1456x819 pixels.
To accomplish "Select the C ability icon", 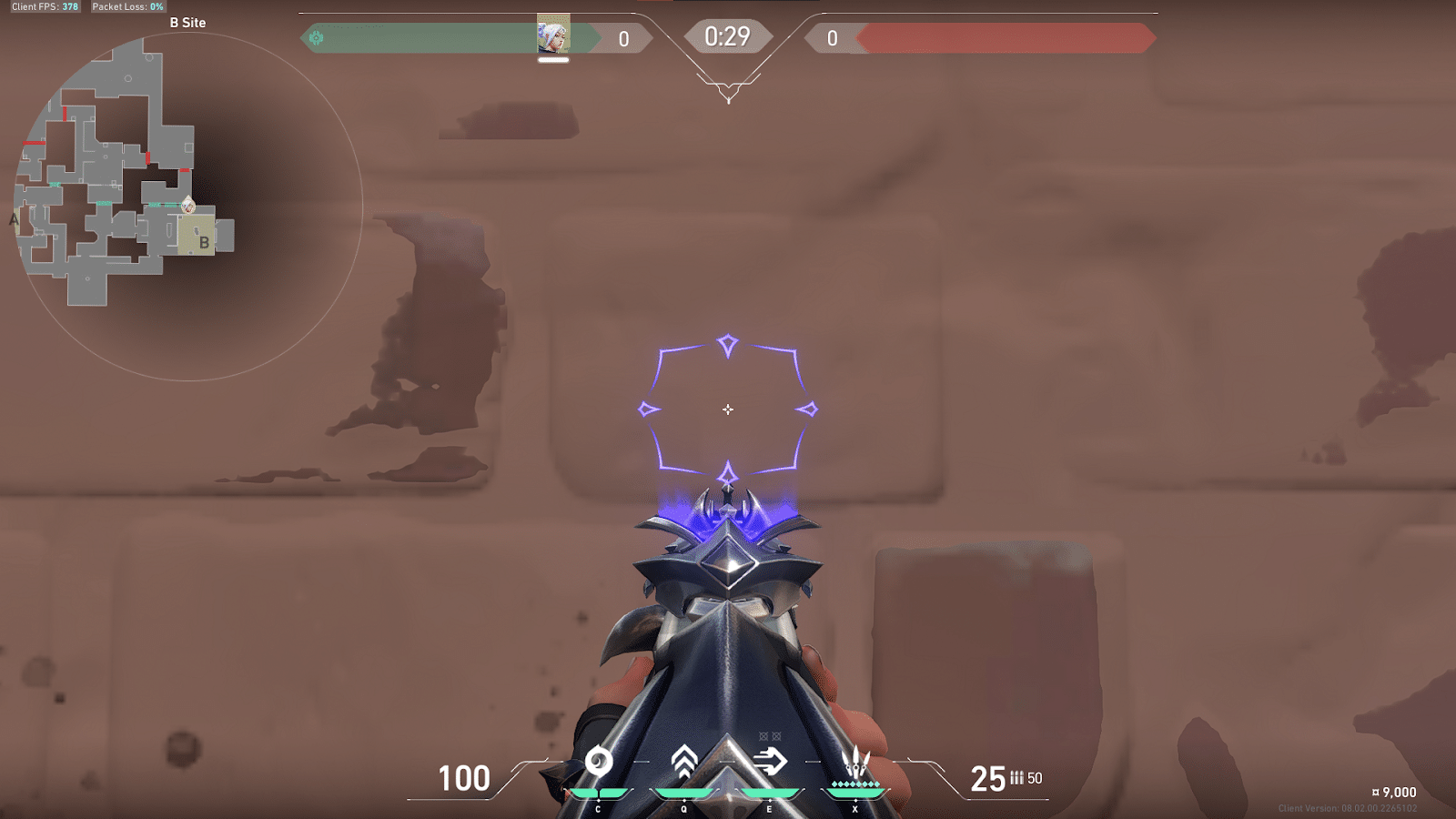I will click(598, 764).
